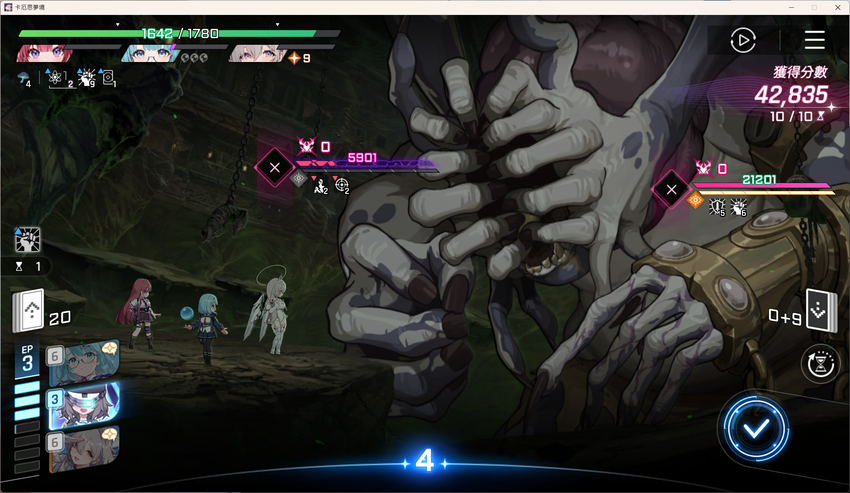Screen dimensions: 850x493
Task: View the discard pile showing 0+9
Action: 820,312
